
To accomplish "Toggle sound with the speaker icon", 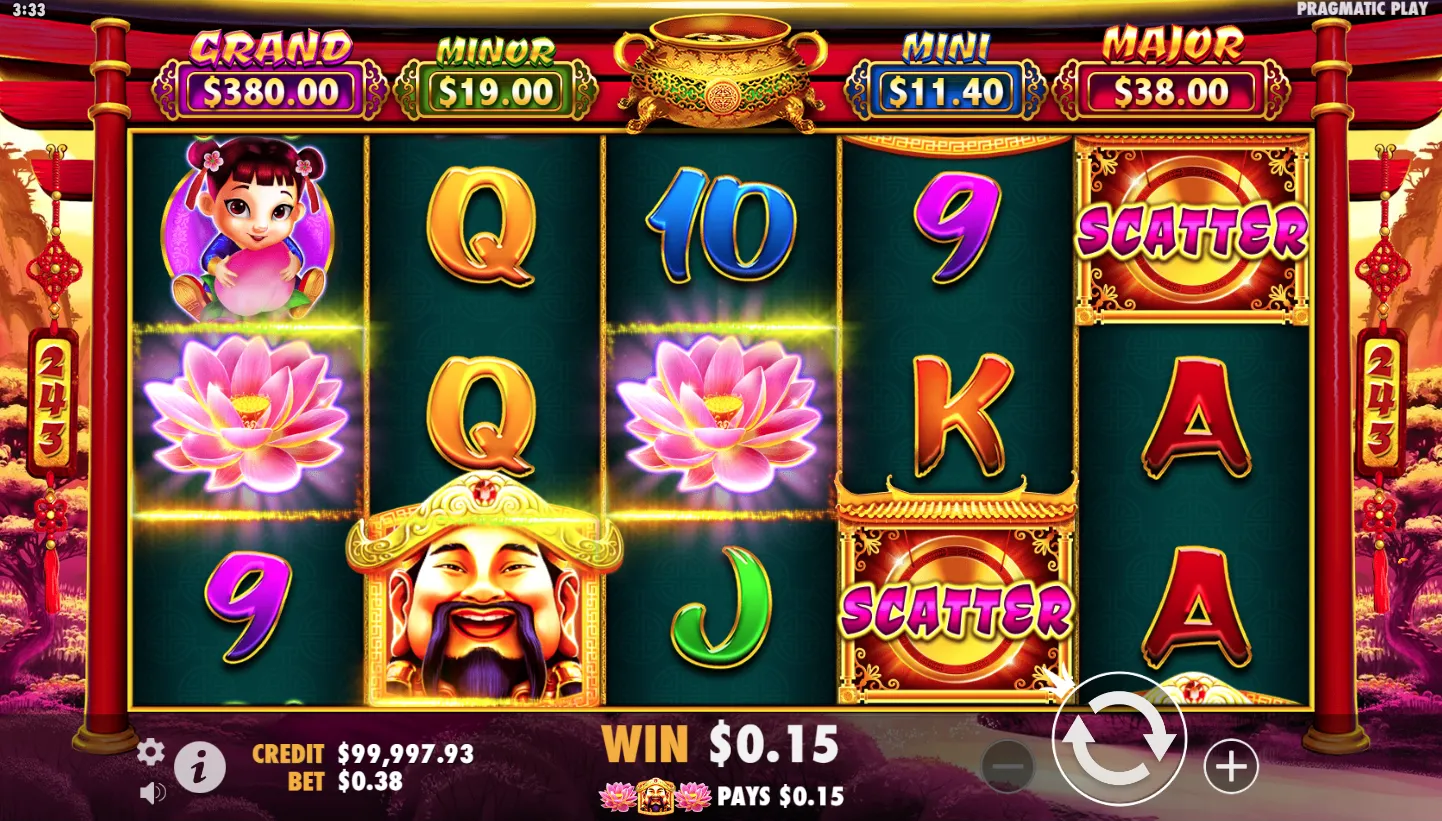I will [x=152, y=793].
